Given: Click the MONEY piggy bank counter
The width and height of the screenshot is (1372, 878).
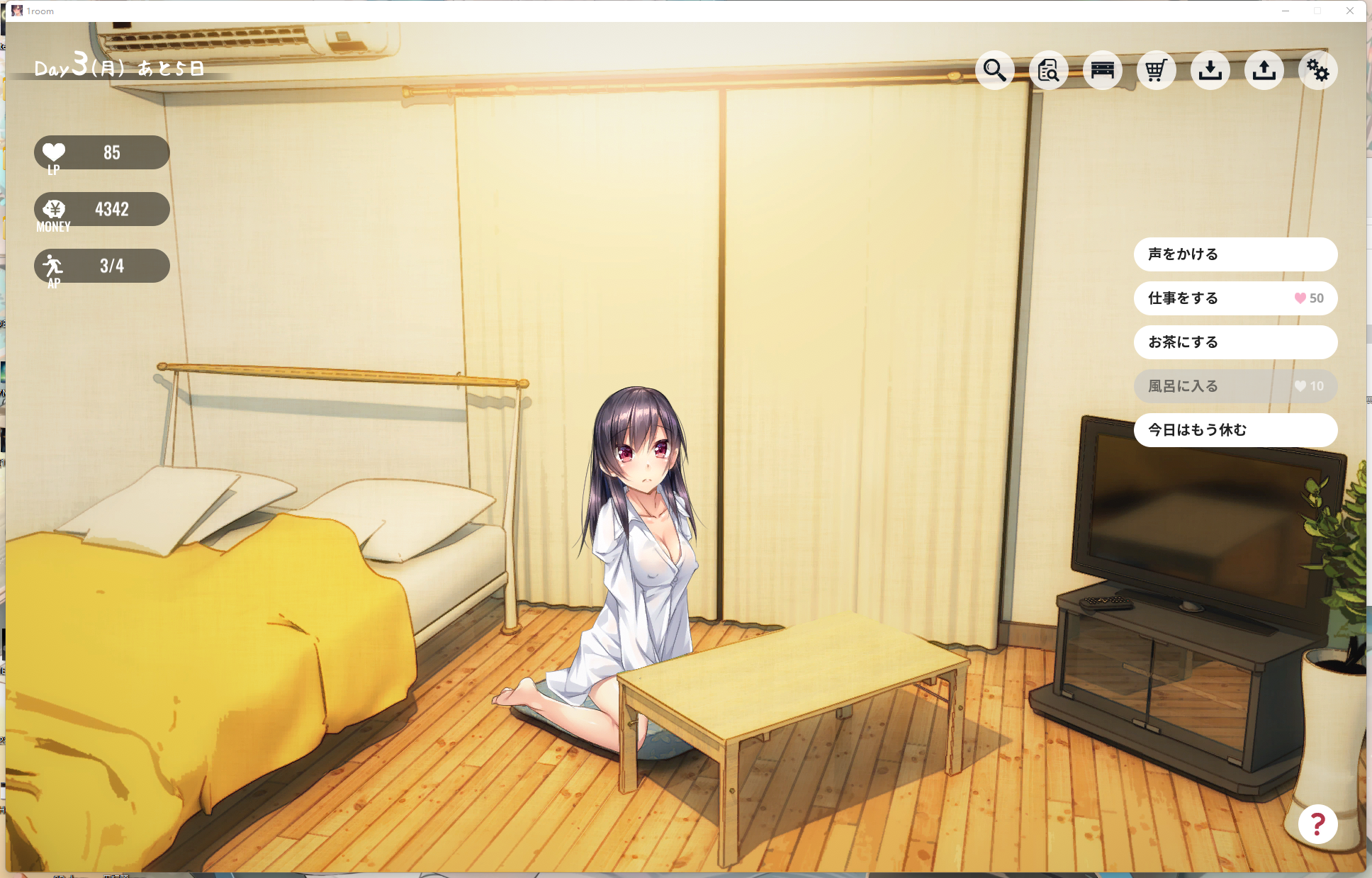Looking at the screenshot, I should coord(101,209).
